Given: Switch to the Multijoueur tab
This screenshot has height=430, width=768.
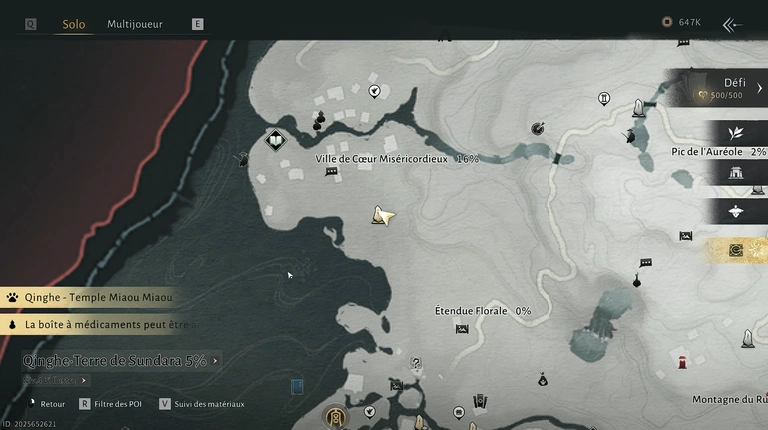Looking at the screenshot, I should (x=135, y=24).
